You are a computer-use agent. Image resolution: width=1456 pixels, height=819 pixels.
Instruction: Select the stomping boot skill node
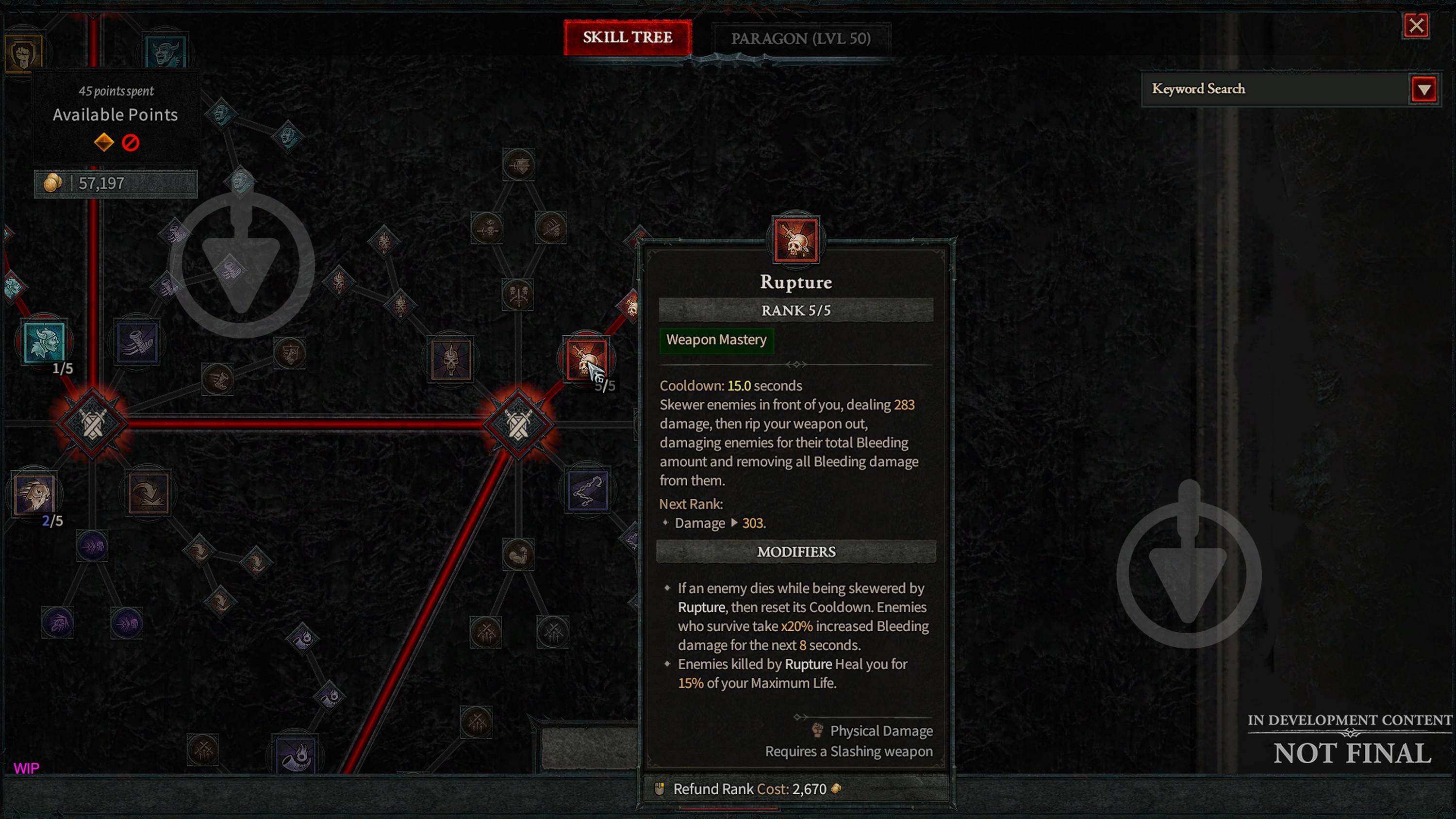(x=137, y=342)
